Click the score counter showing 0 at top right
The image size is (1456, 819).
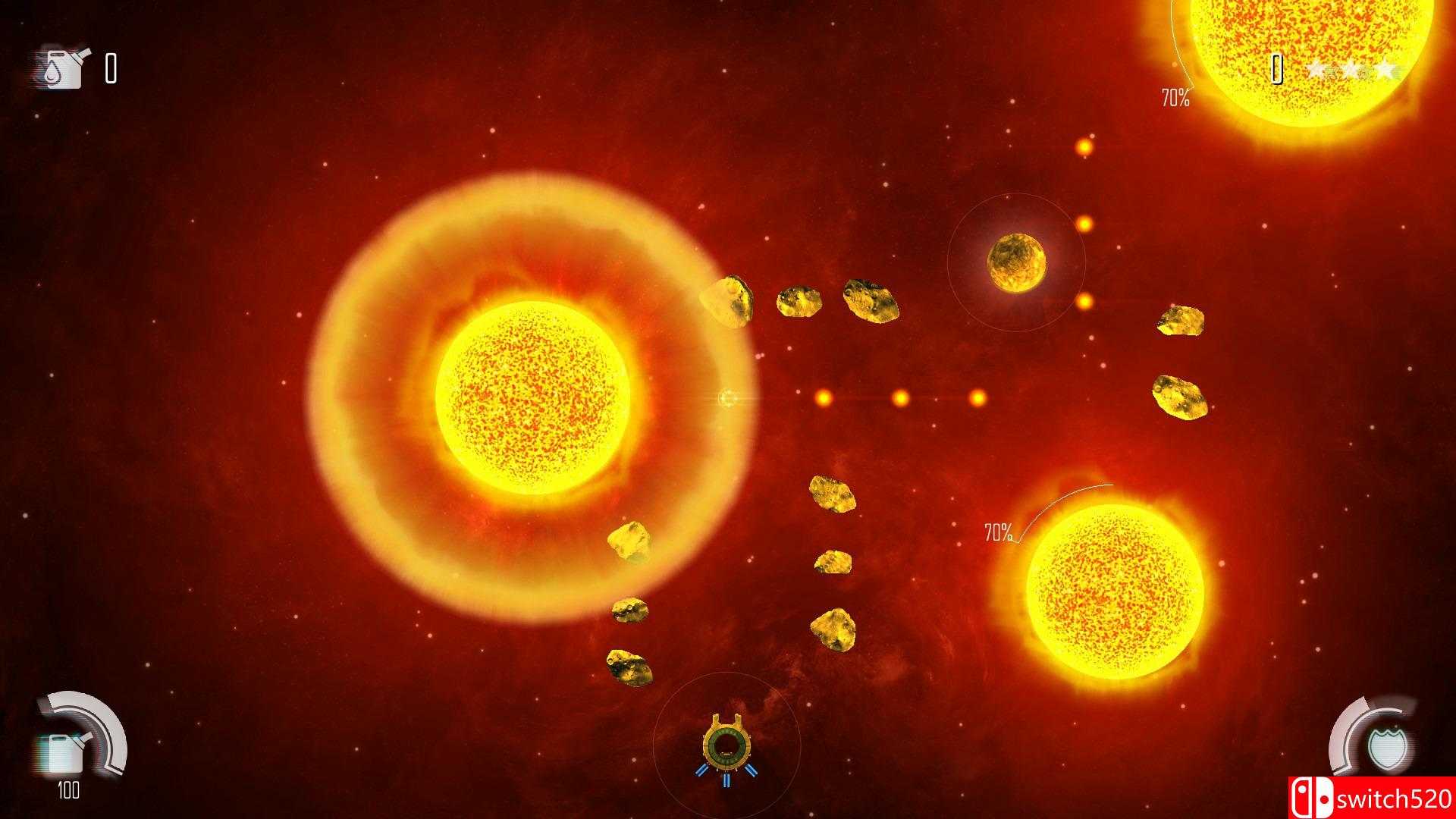[x=1276, y=71]
